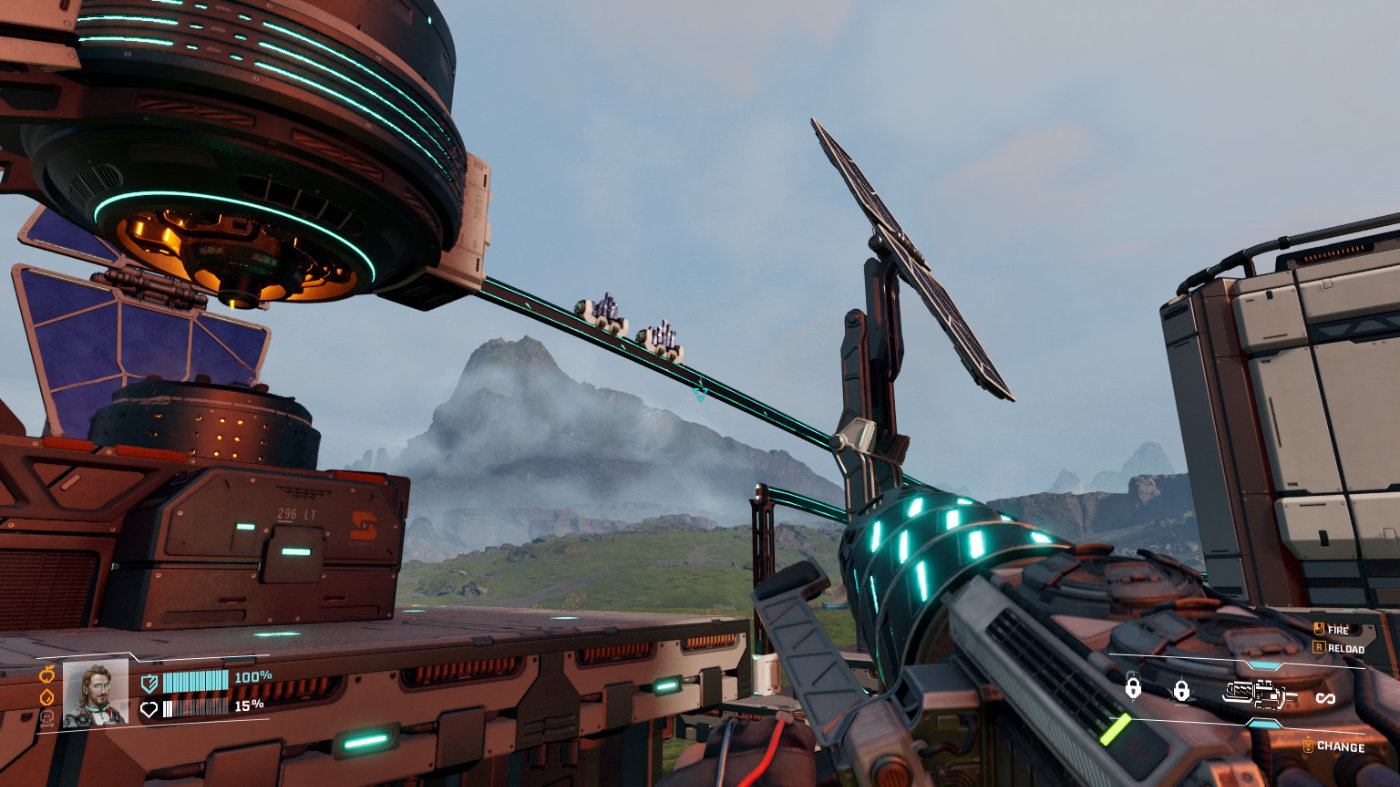Click the orange water droplet thirst icon
Viewport: 1400px width, 787px height.
(47, 695)
